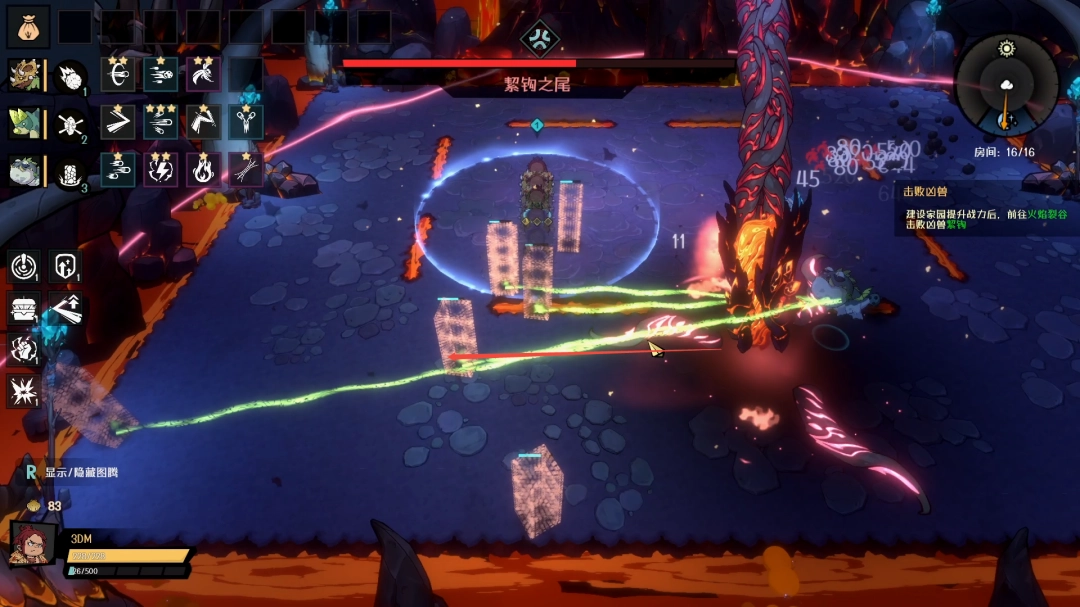
Task: Click the burger food buff icon
Action: 24,309
